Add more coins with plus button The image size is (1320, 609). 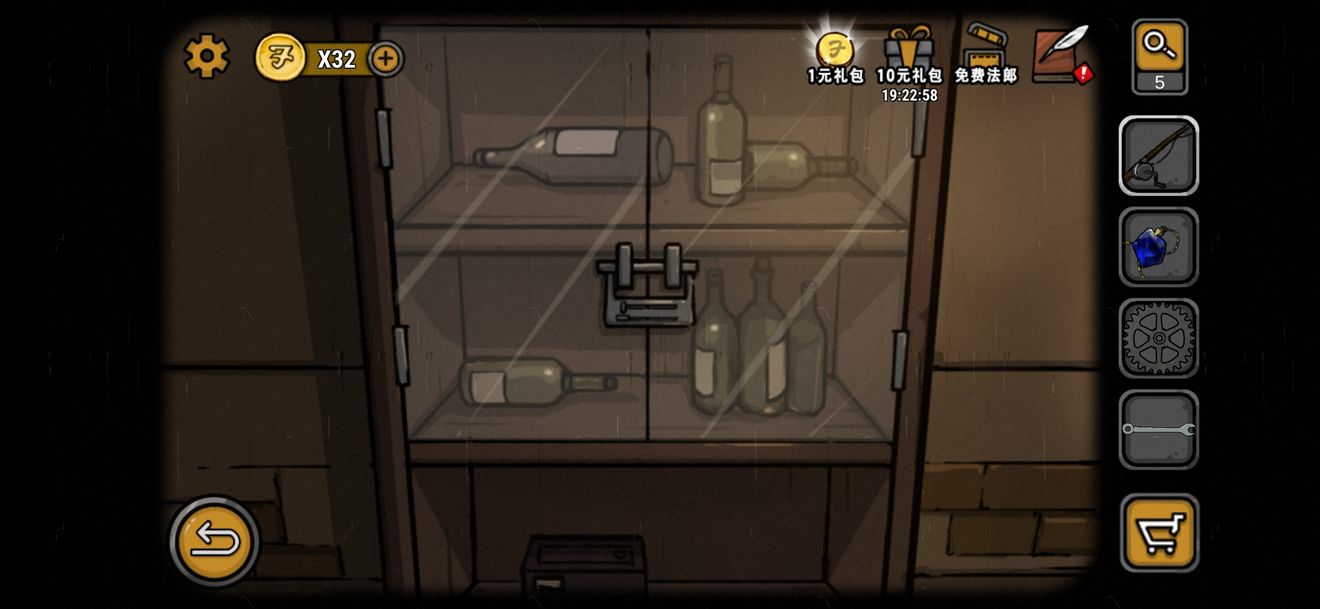(x=386, y=59)
